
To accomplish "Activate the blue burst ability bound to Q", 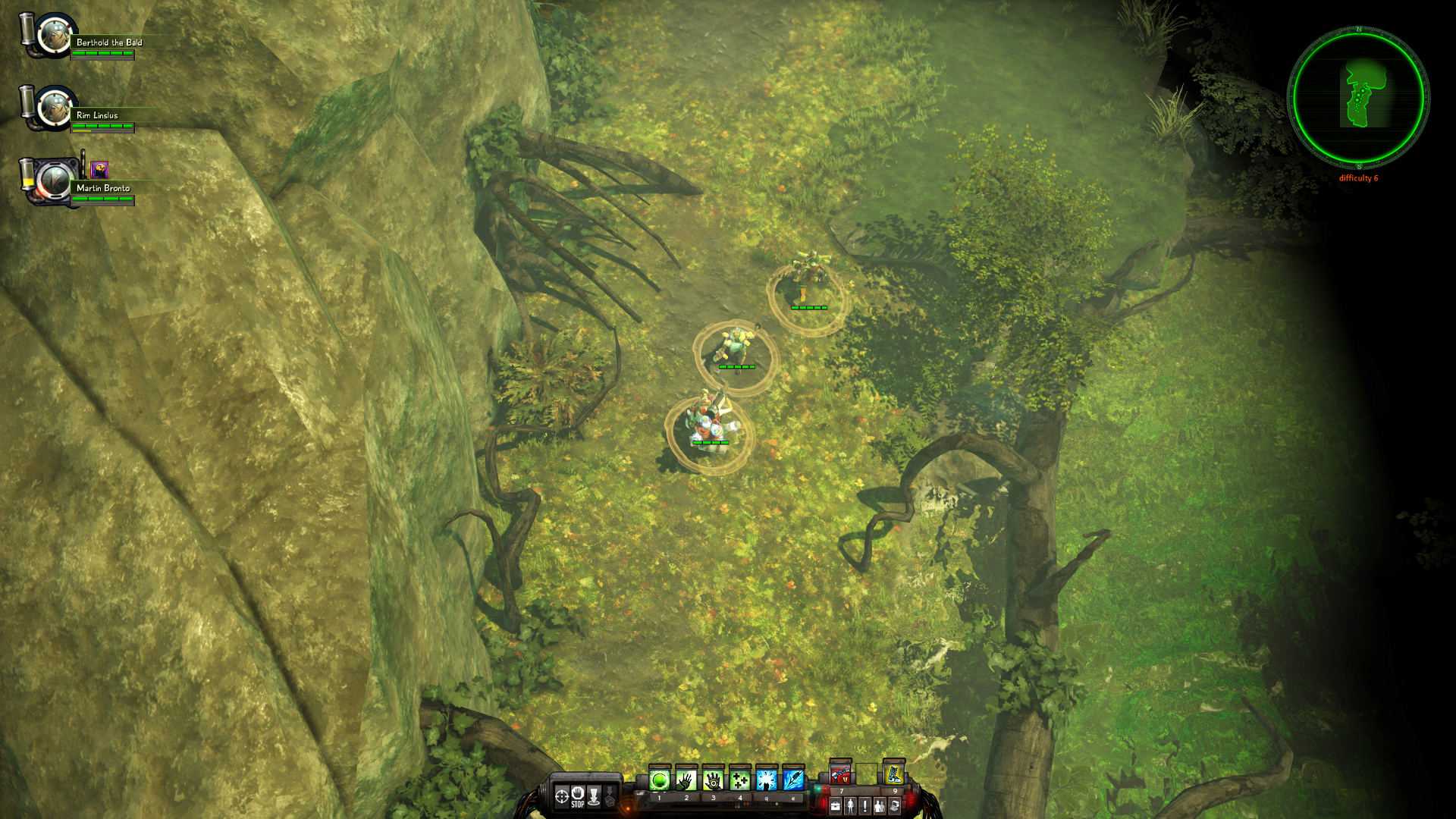I will click(x=767, y=779).
